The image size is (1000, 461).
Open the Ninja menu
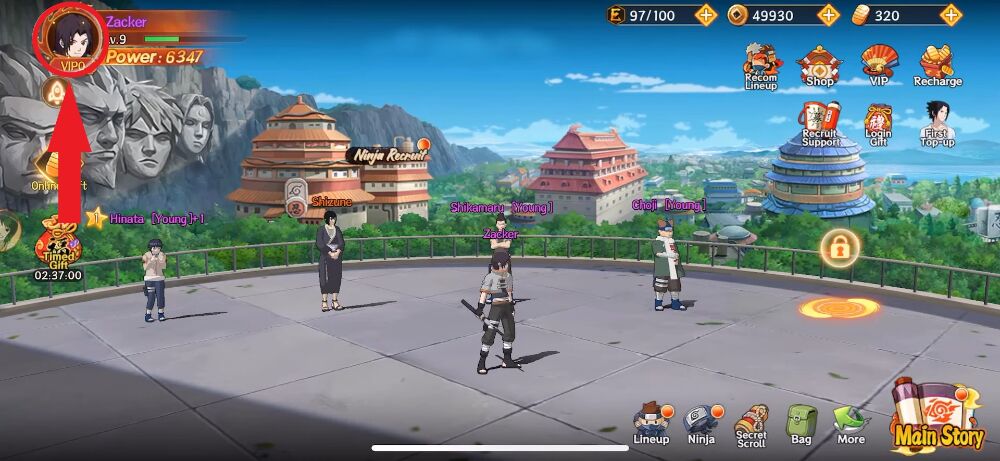click(x=701, y=424)
